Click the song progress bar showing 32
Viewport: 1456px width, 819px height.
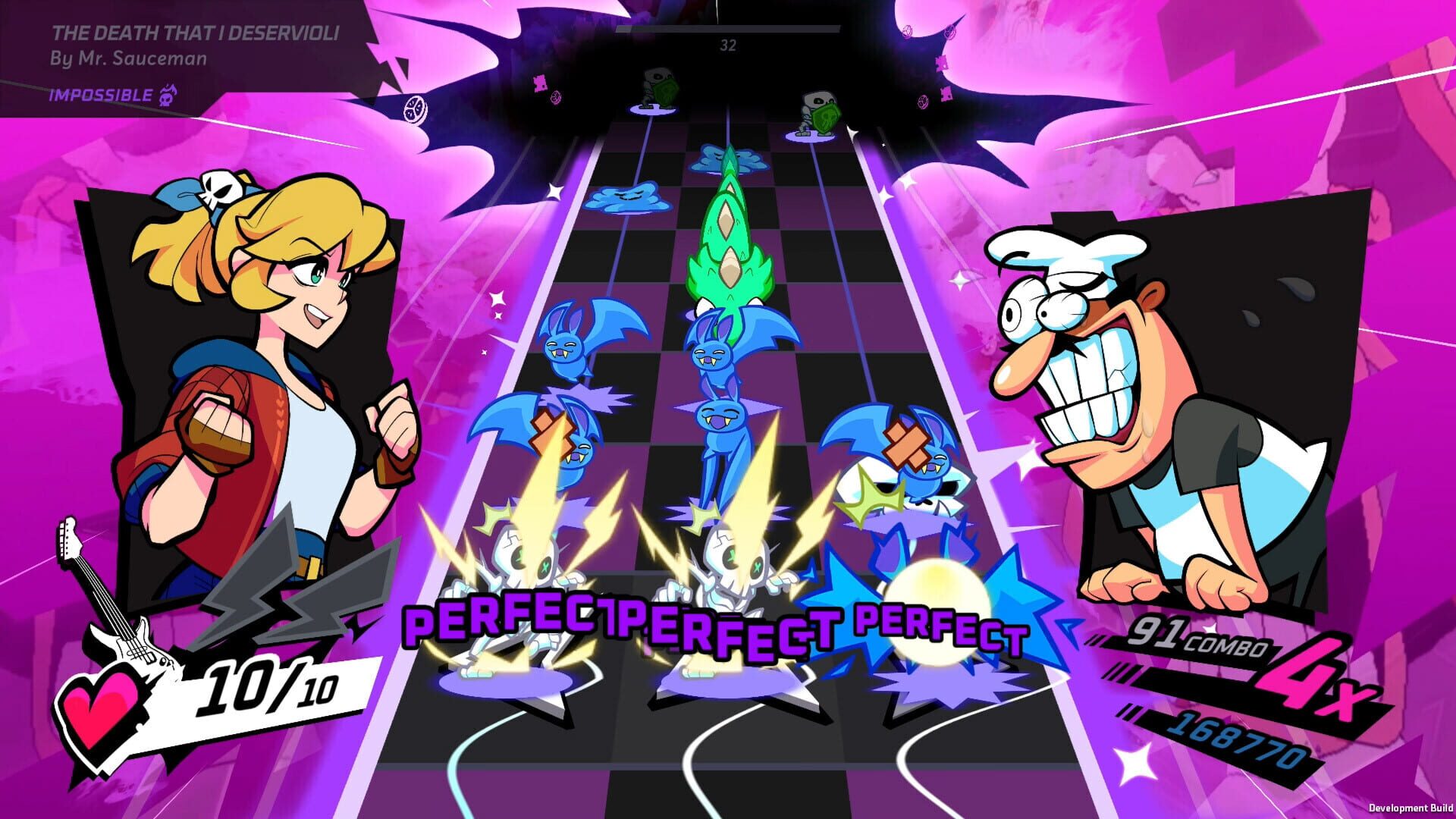coord(728,30)
